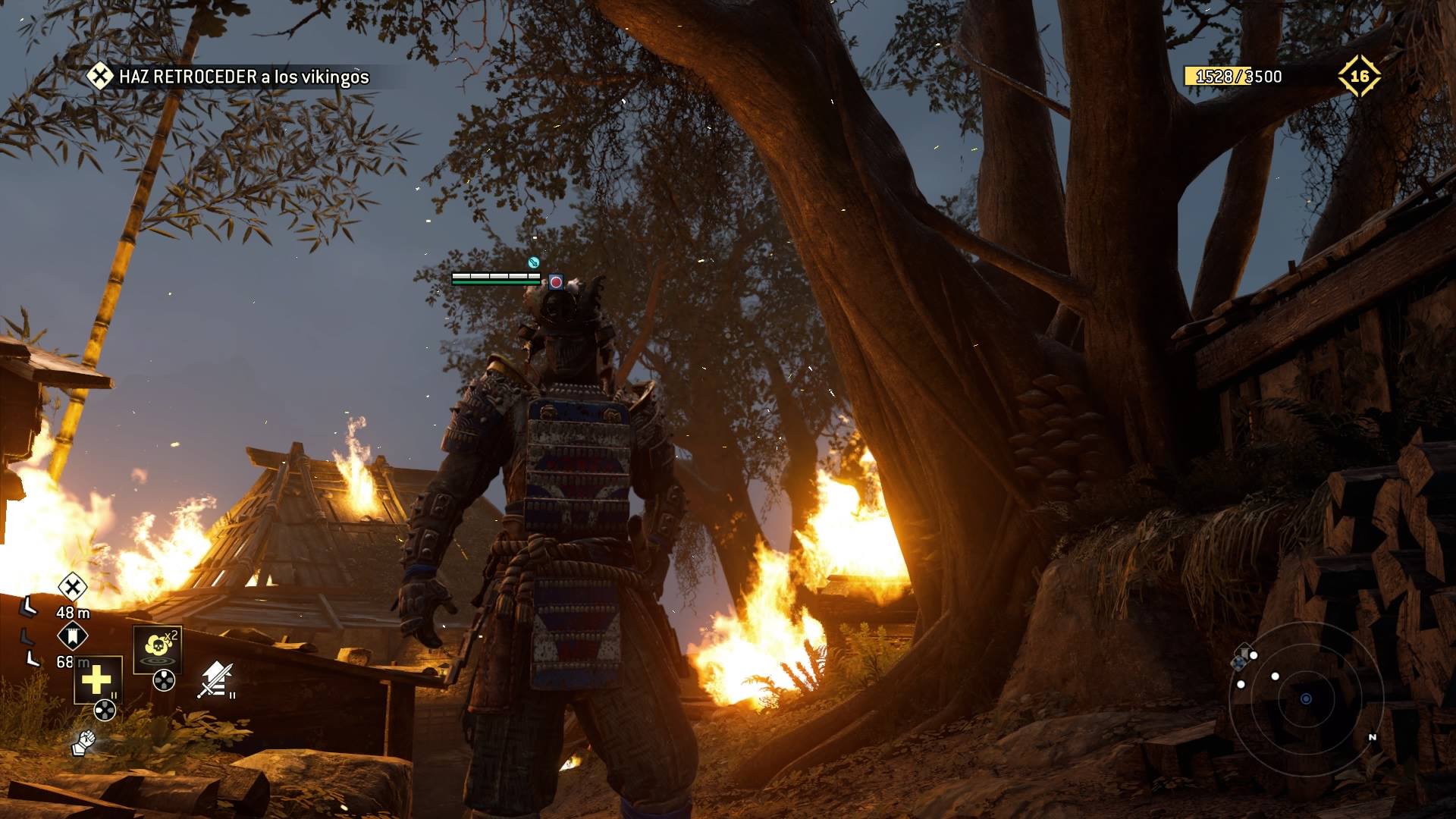Image resolution: width=1456 pixels, height=819 pixels.
Task: Select the sword attack boost icon
Action: 215,679
